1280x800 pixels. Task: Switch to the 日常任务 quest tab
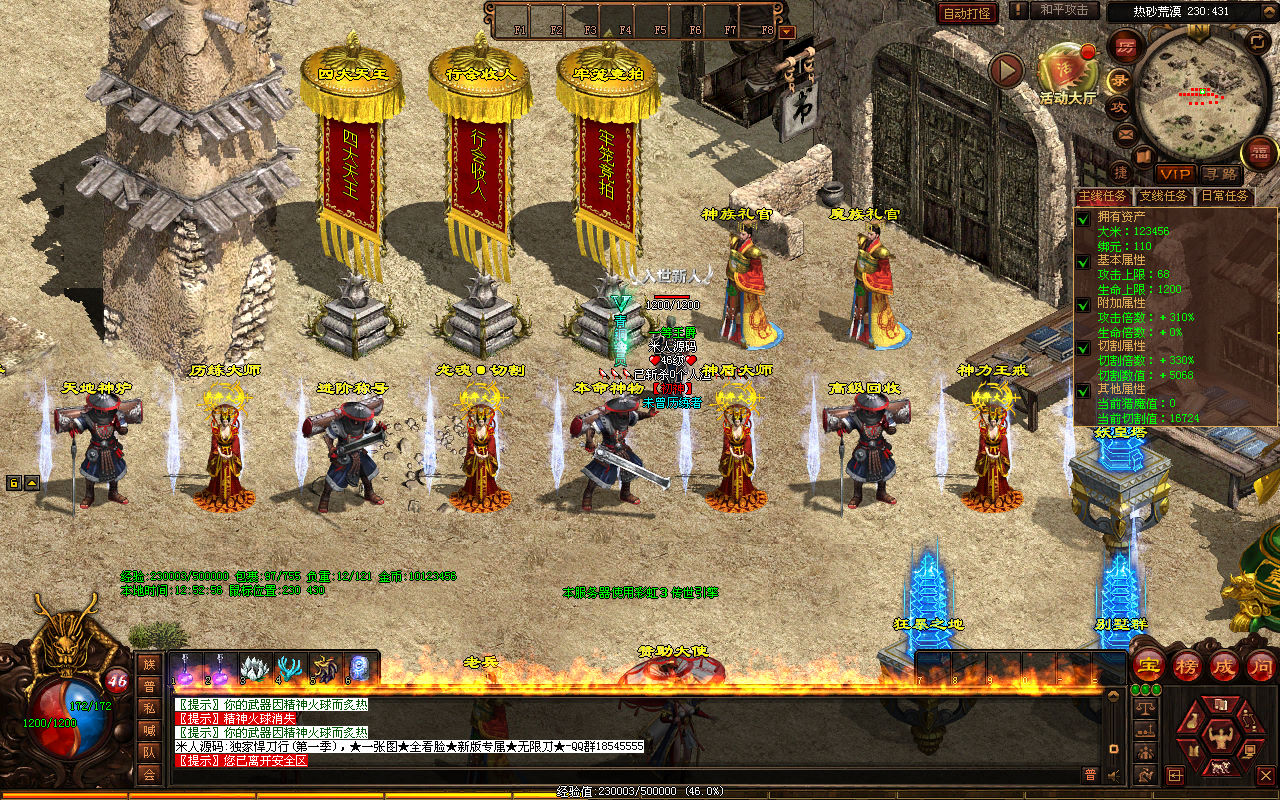click(1225, 196)
